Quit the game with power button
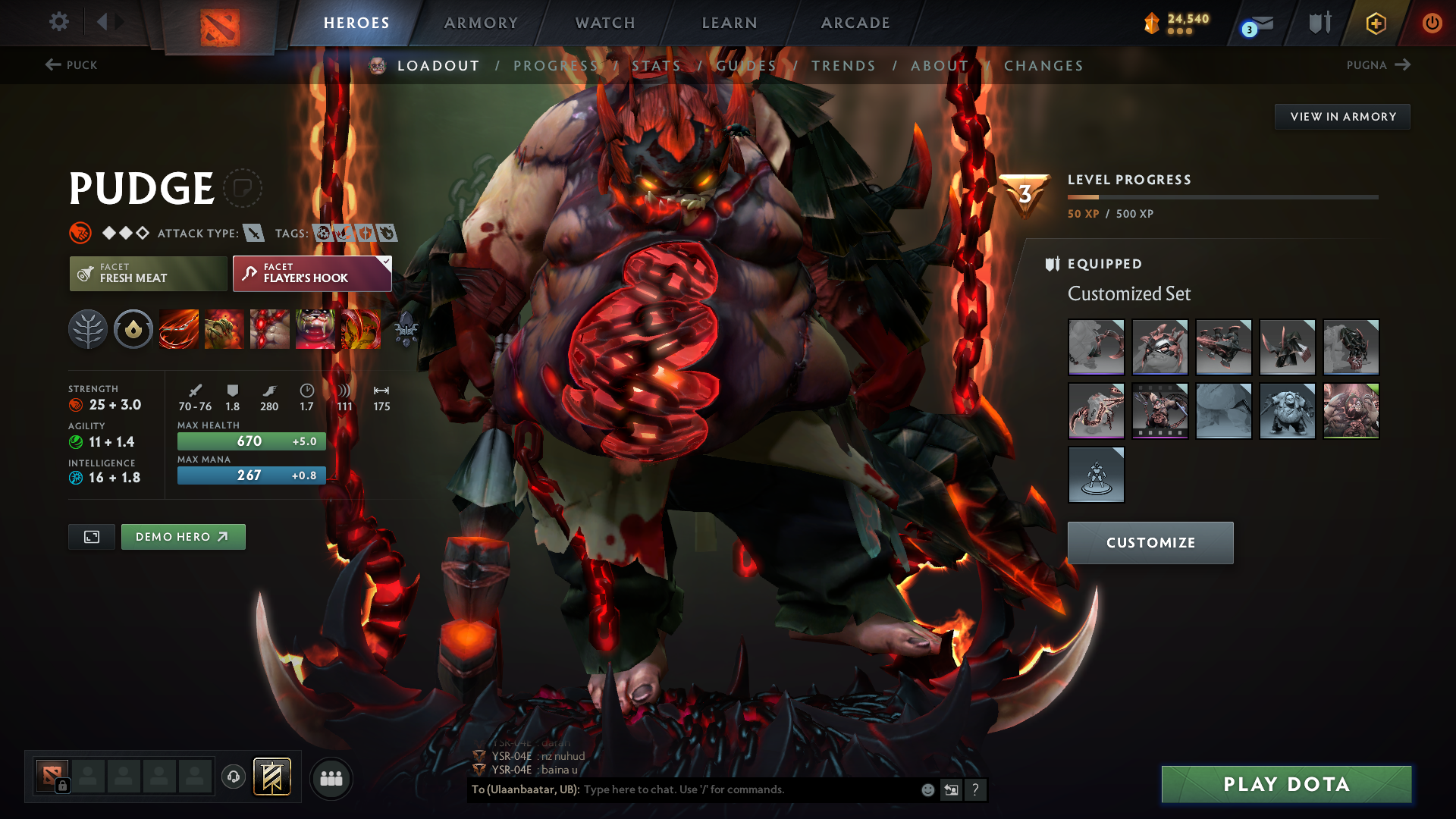 tap(1432, 23)
